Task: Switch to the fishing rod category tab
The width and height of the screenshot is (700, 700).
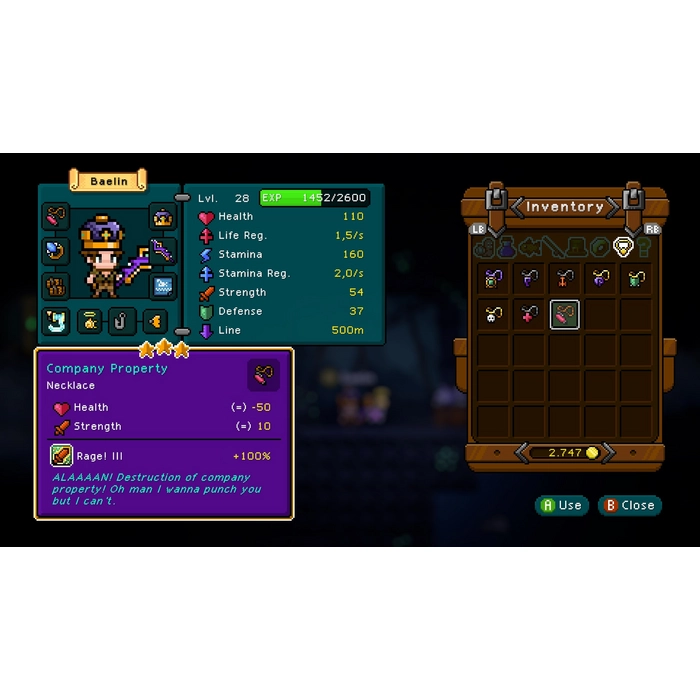Action: 553,247
